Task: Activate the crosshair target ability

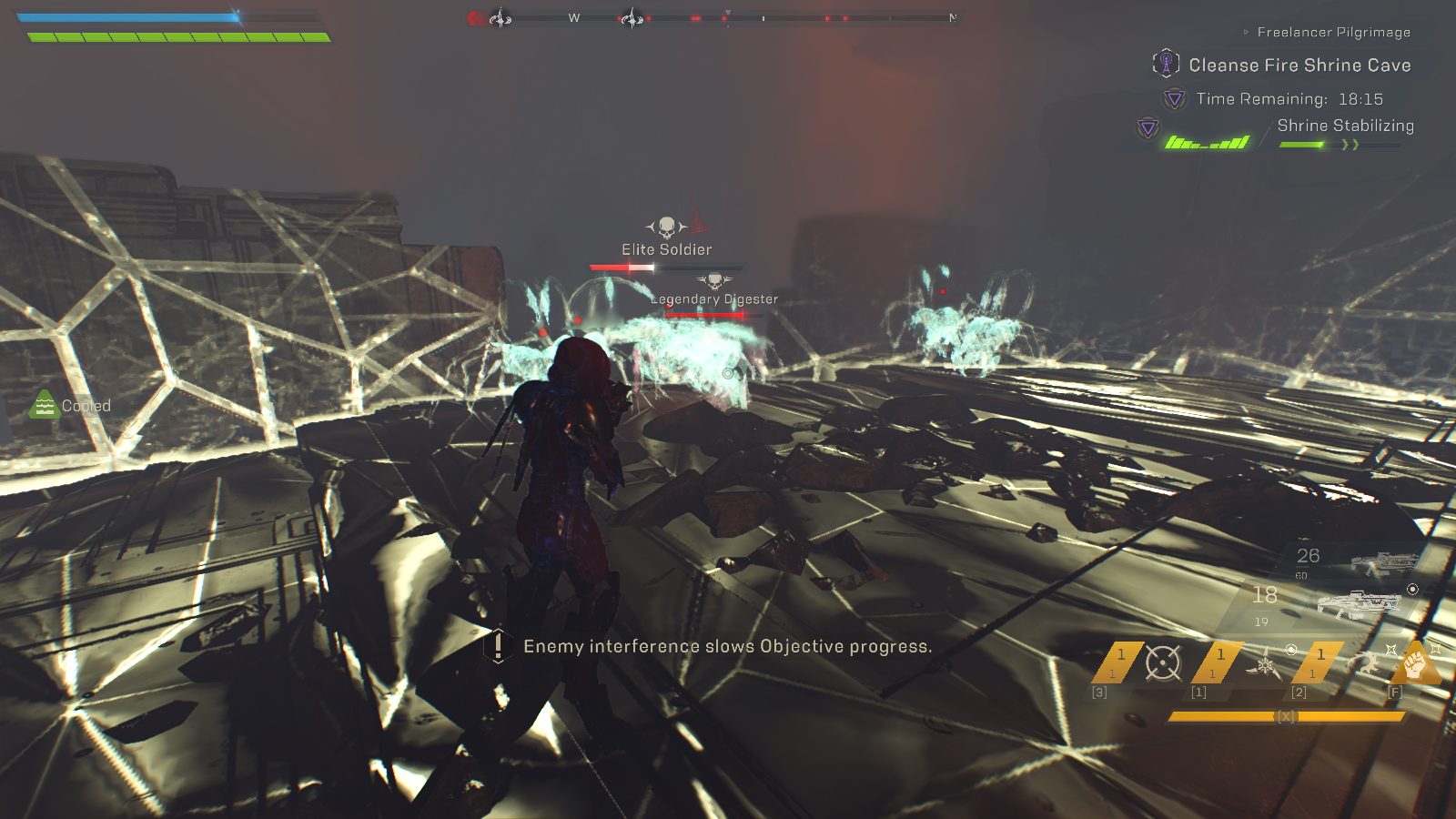Action: point(1163,663)
